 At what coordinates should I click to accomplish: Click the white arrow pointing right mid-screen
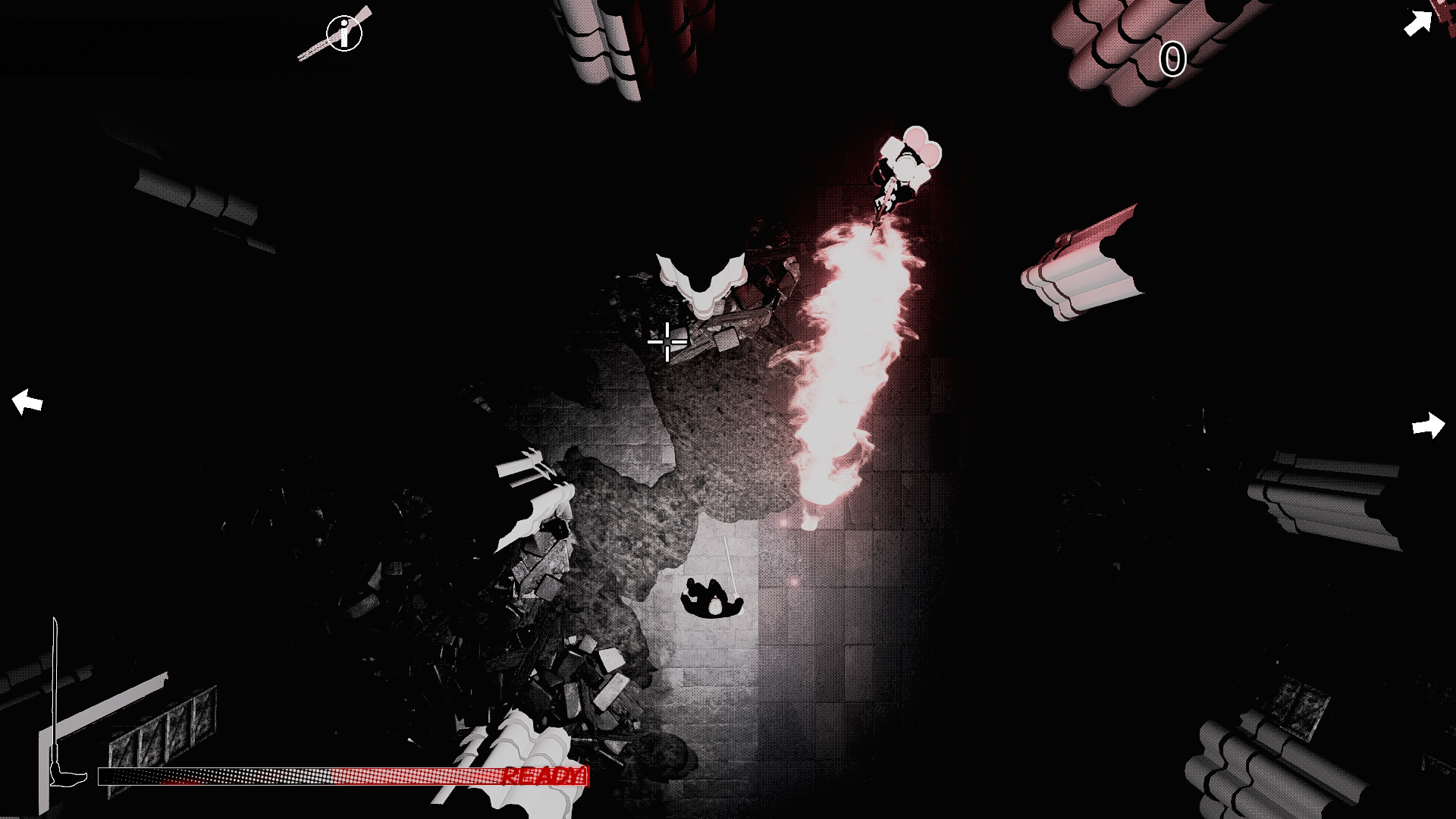[1429, 426]
